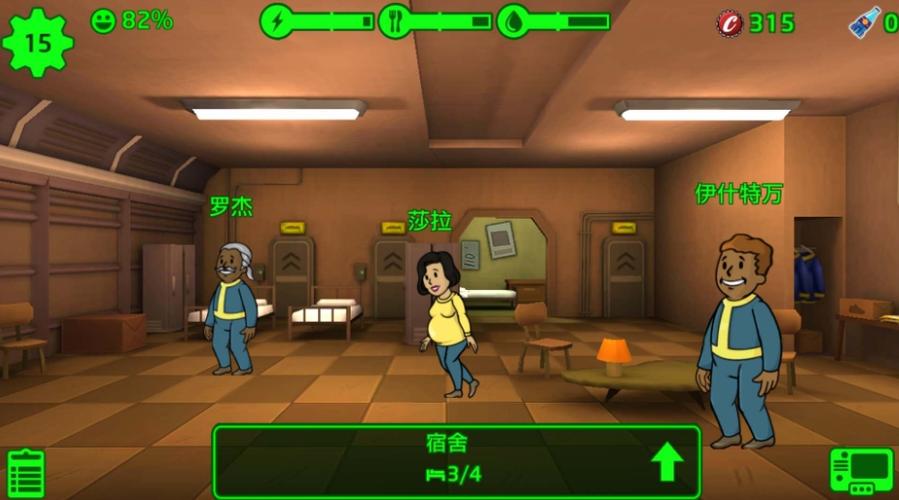
Task: Tap the power lightning bolt resource icon
Action: tap(276, 21)
